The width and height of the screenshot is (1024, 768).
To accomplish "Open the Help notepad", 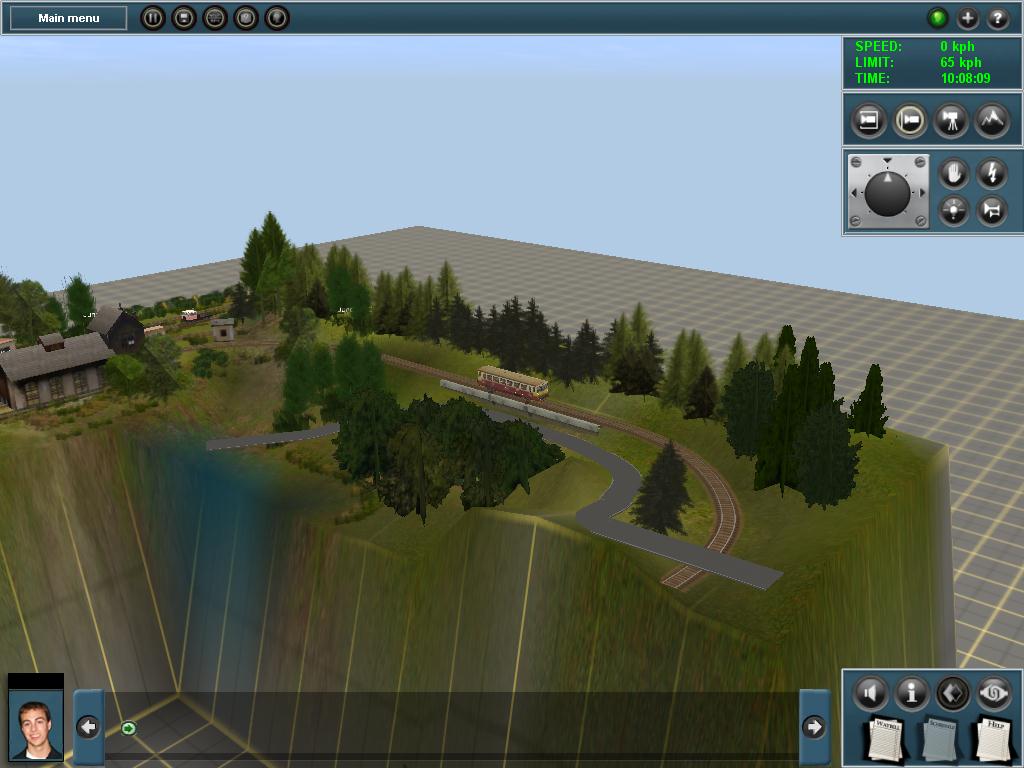I will [x=995, y=738].
